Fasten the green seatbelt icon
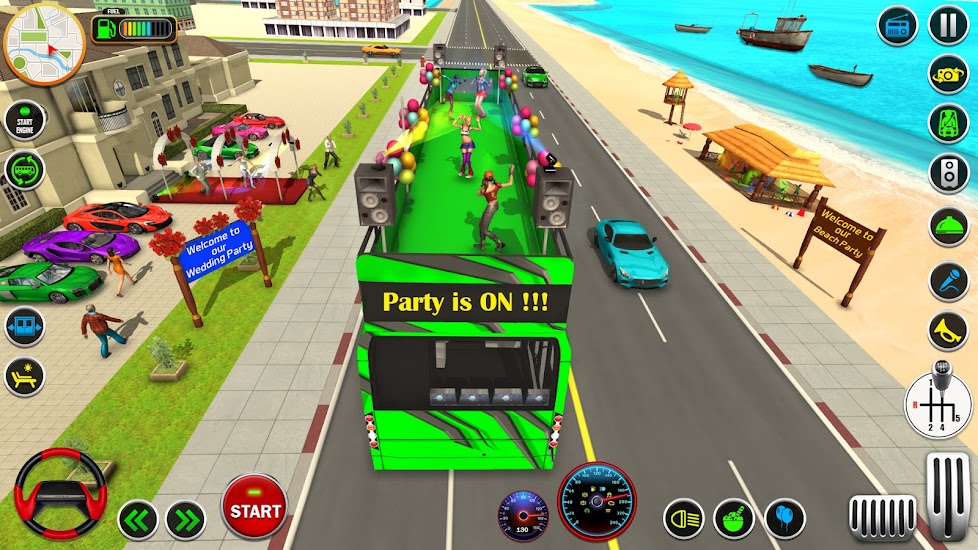The height and width of the screenshot is (550, 978). [948, 123]
